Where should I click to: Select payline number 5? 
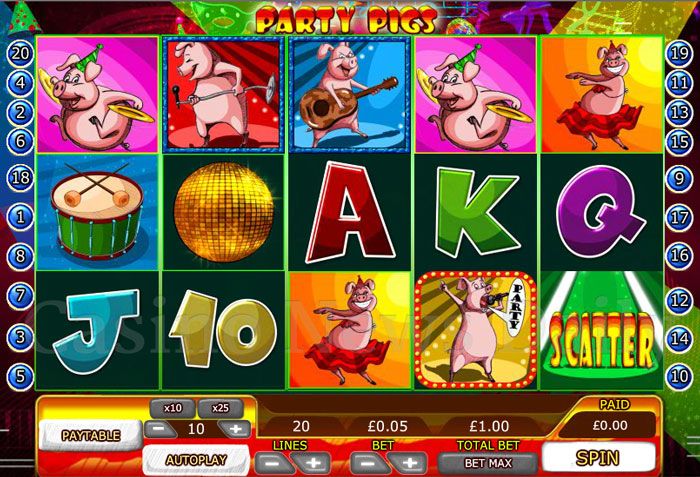tap(20, 377)
